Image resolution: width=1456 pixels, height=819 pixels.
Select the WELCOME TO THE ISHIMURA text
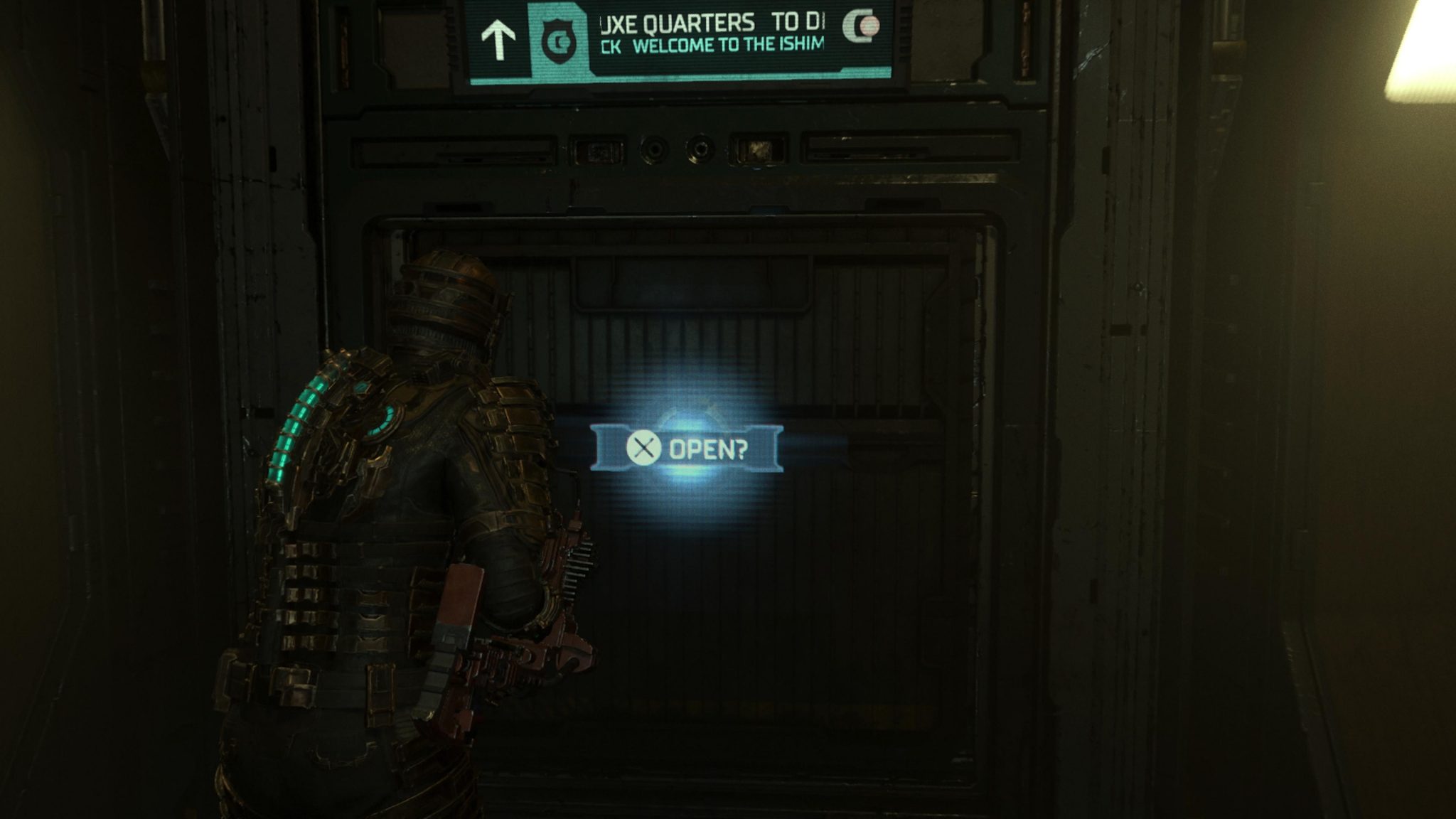click(x=711, y=44)
